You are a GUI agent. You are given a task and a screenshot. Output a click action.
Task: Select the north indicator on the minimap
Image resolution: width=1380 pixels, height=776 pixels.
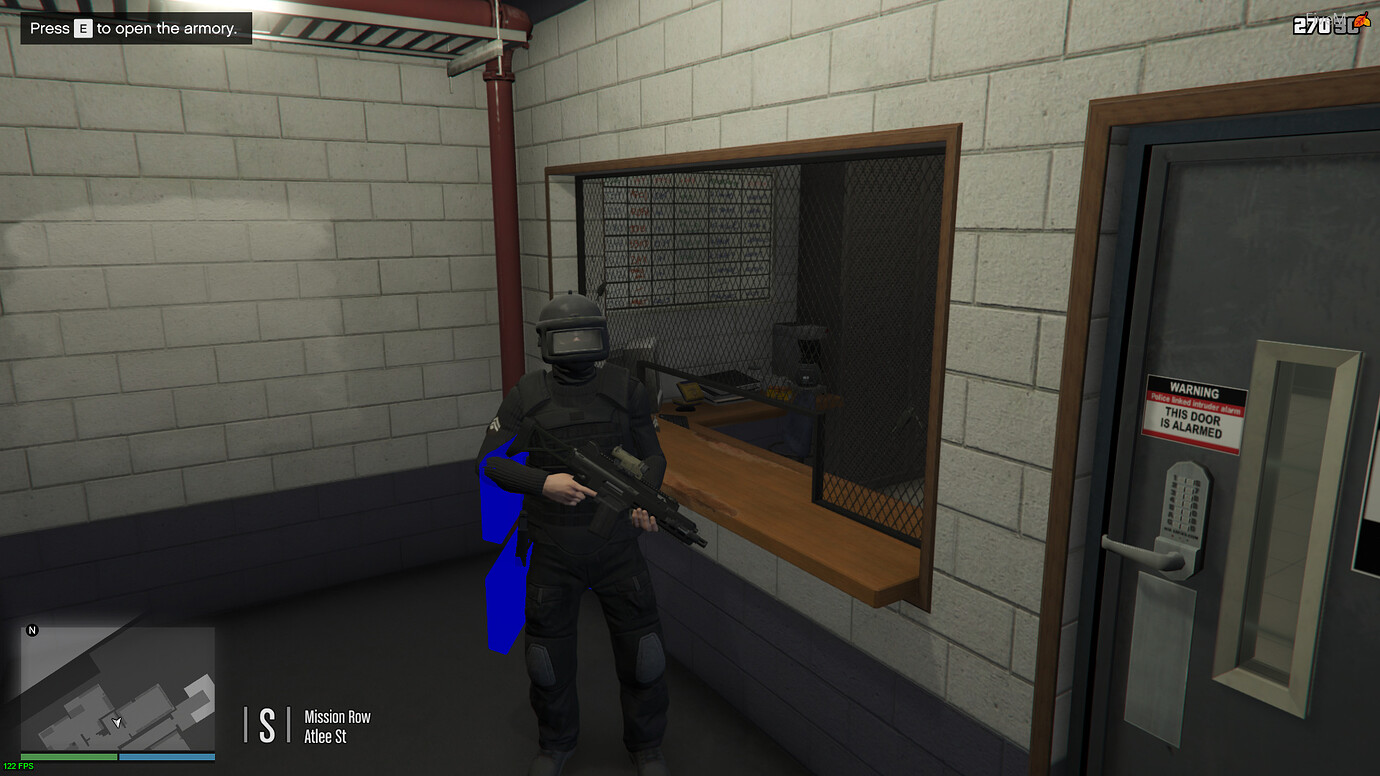point(32,630)
